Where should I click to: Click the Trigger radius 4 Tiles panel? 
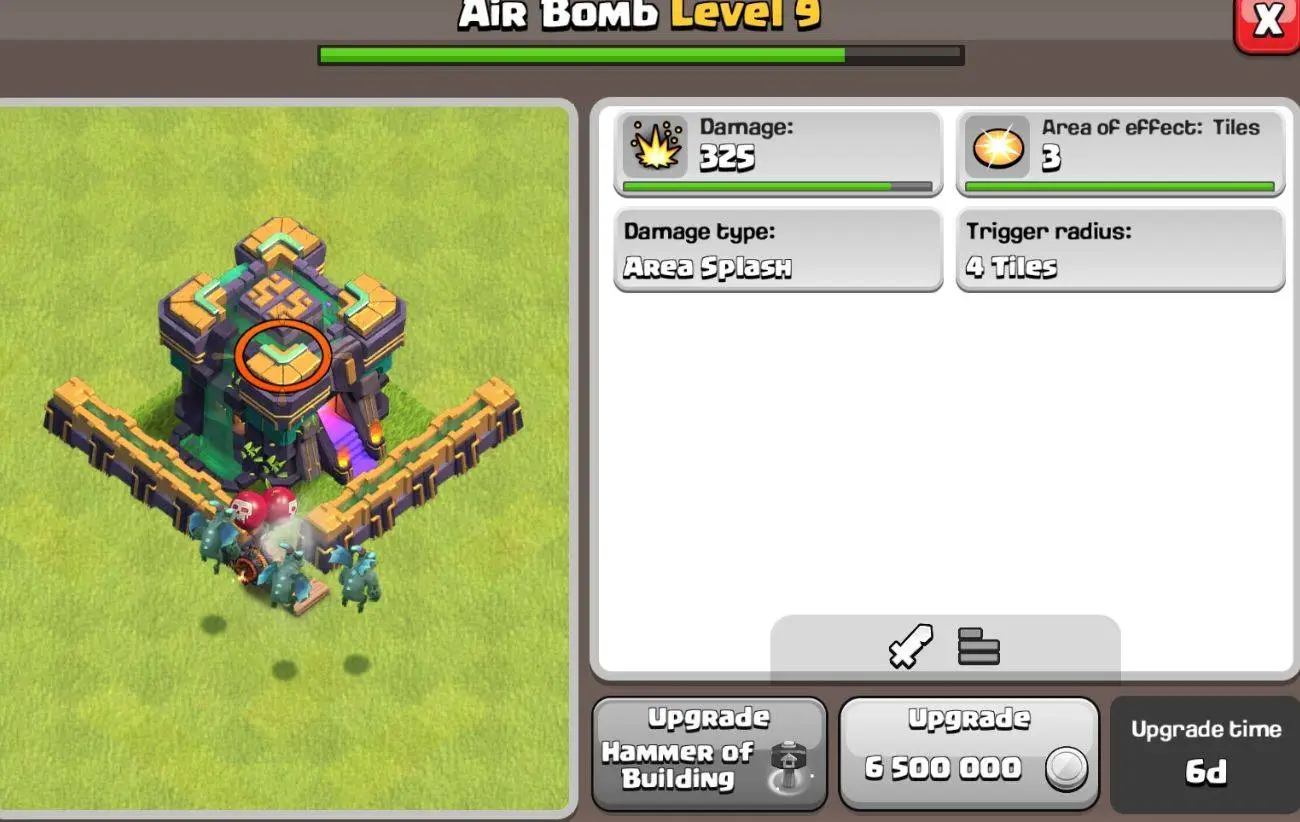pos(1119,250)
